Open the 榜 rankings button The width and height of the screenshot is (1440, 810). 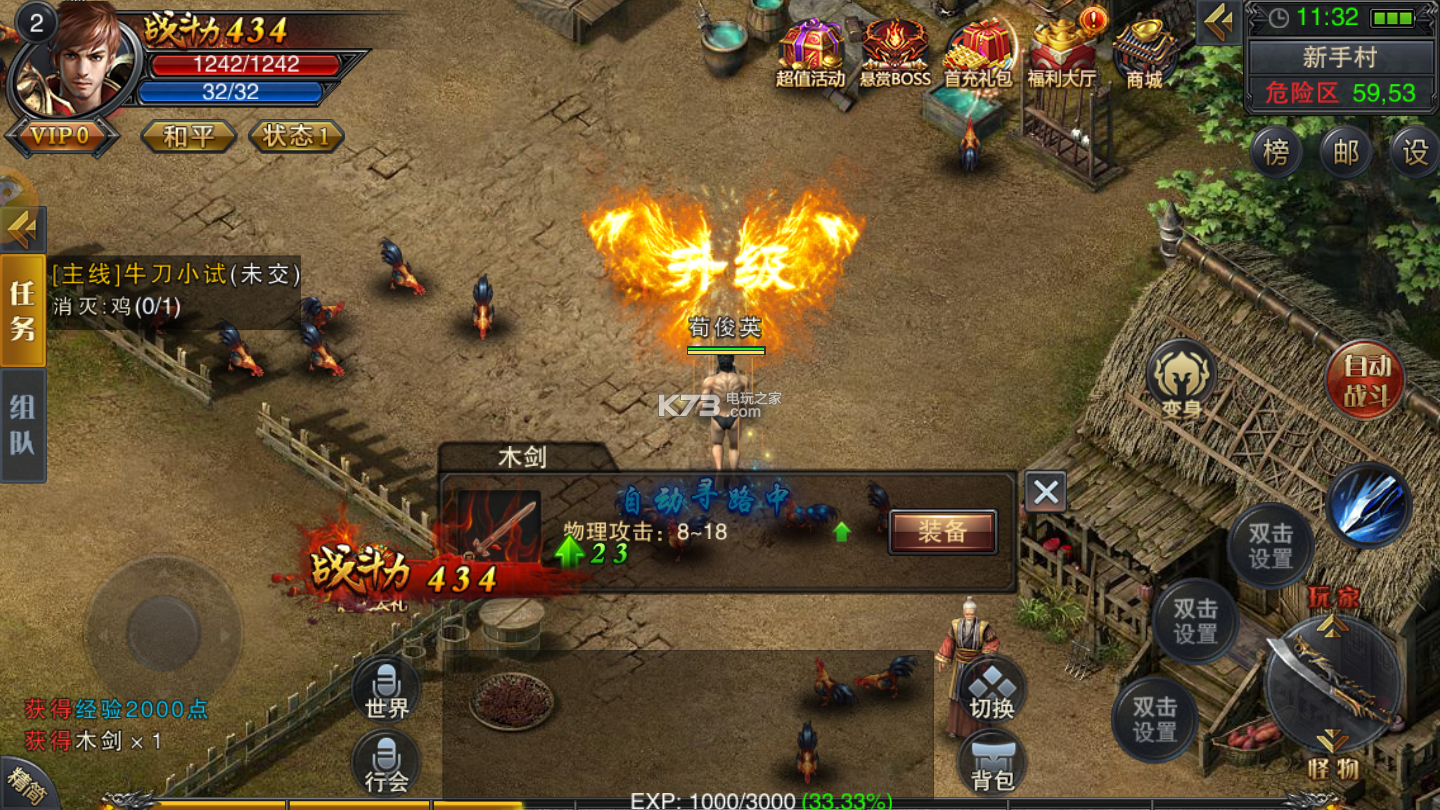pyautogui.click(x=1276, y=153)
